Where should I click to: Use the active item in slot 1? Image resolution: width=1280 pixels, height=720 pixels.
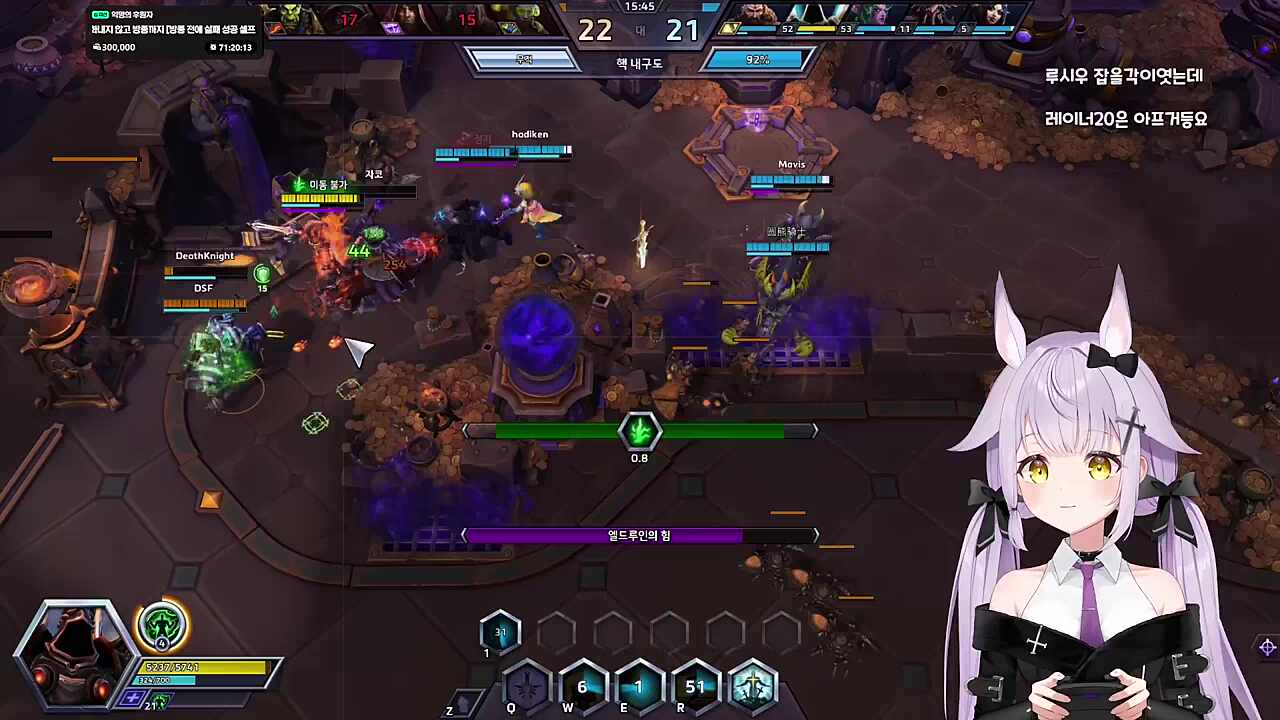[500, 632]
